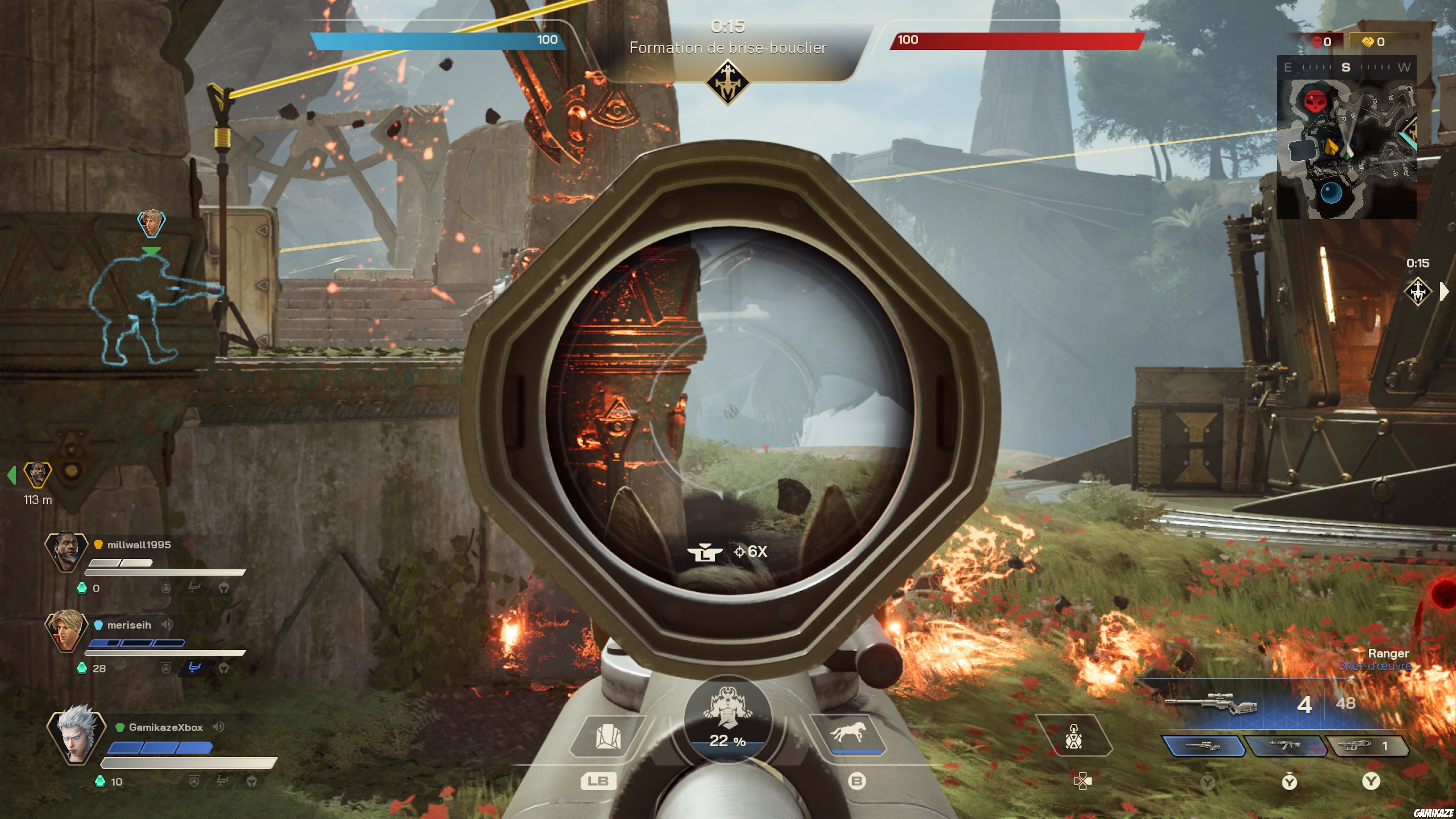The height and width of the screenshot is (819, 1456).
Task: Click the offscreen teammate indicator showing 113 m
Action: [x=37, y=474]
